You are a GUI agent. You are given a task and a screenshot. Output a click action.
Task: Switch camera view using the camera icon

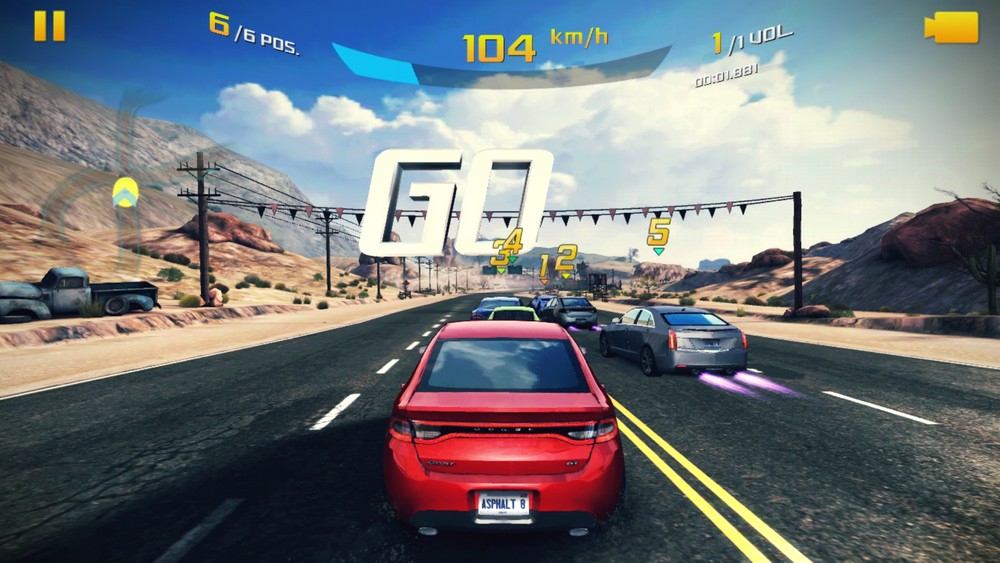951,27
